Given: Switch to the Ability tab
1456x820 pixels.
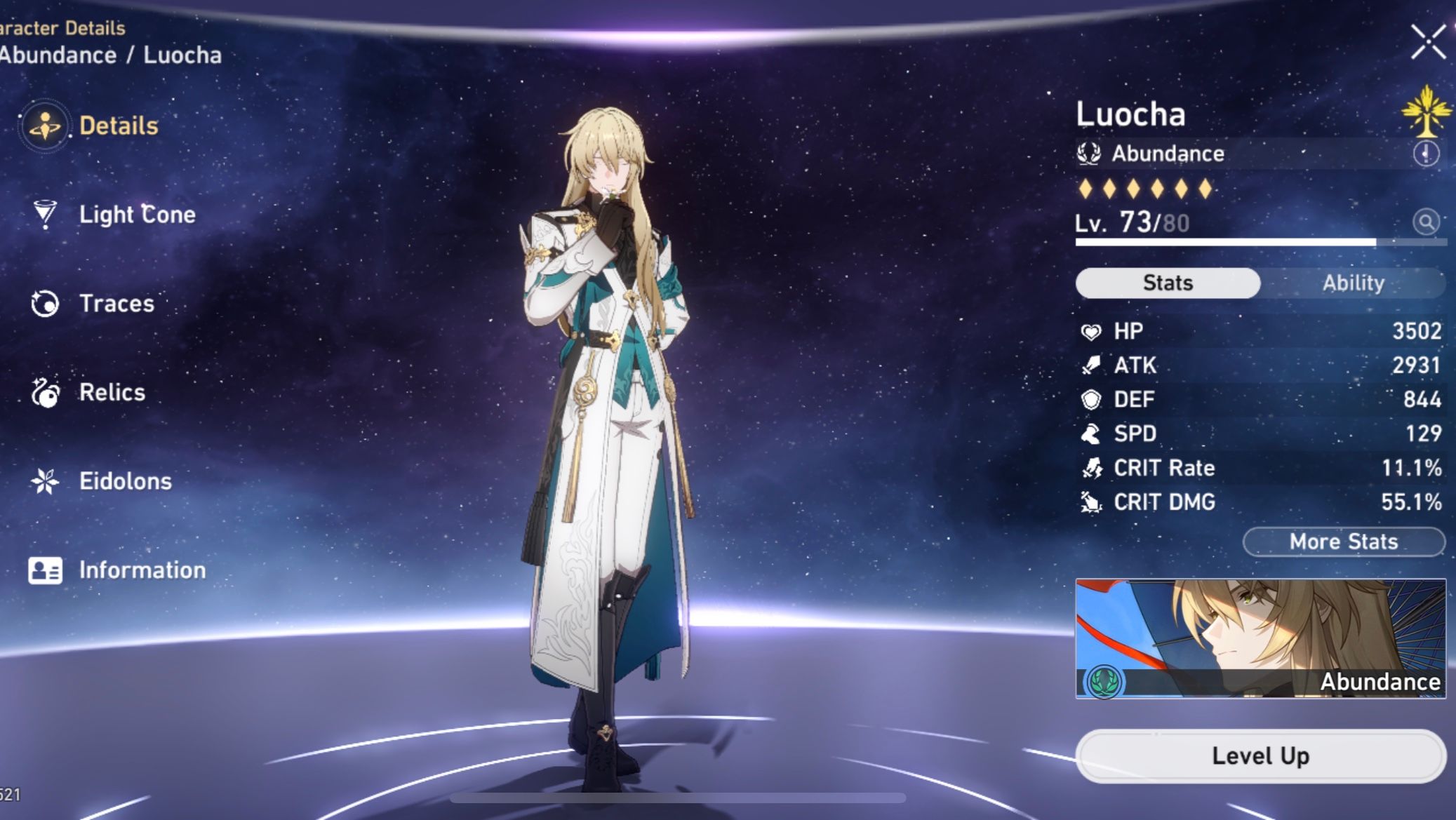Looking at the screenshot, I should [x=1353, y=283].
